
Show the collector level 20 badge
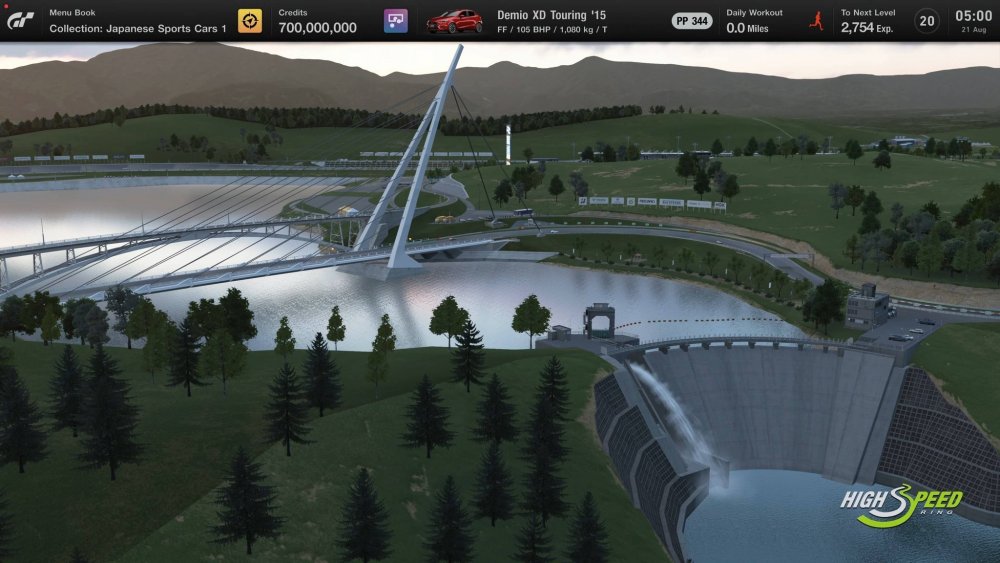click(x=927, y=21)
